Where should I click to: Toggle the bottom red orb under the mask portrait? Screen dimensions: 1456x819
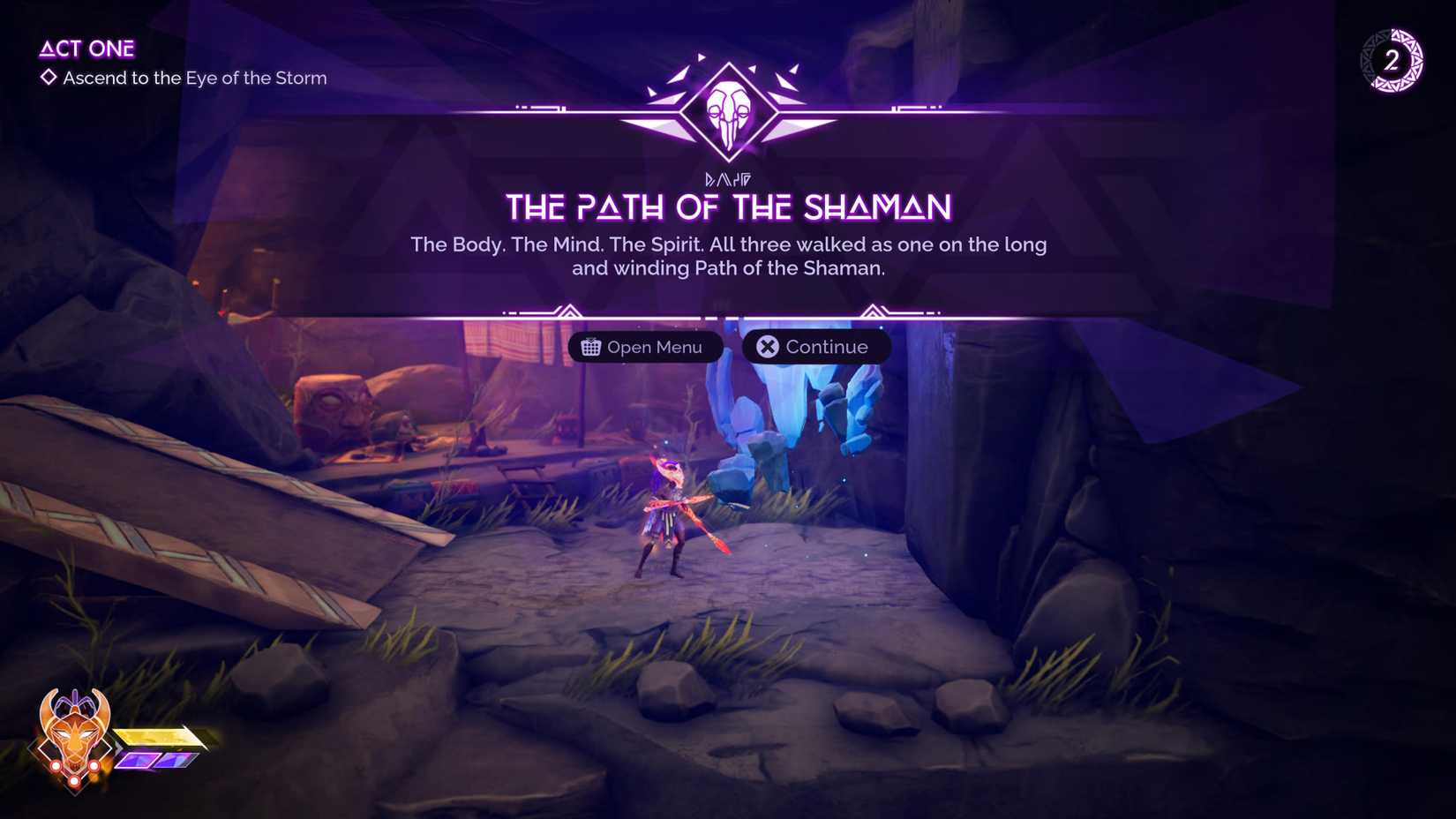(x=74, y=781)
